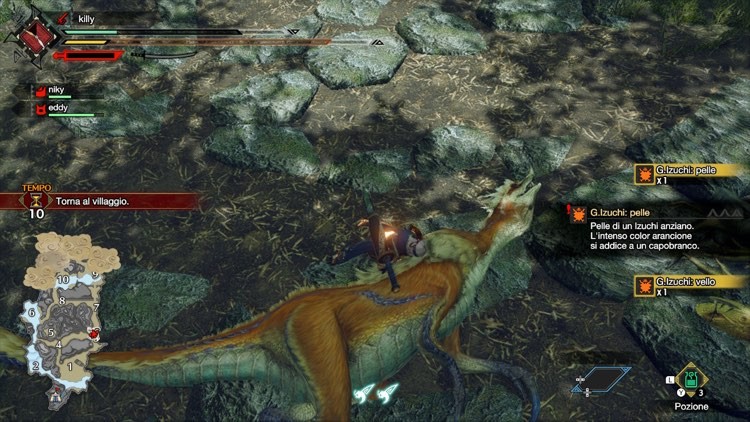Select the Pozione item slot
Viewport: 750px width, 422px height.
pyautogui.click(x=691, y=381)
